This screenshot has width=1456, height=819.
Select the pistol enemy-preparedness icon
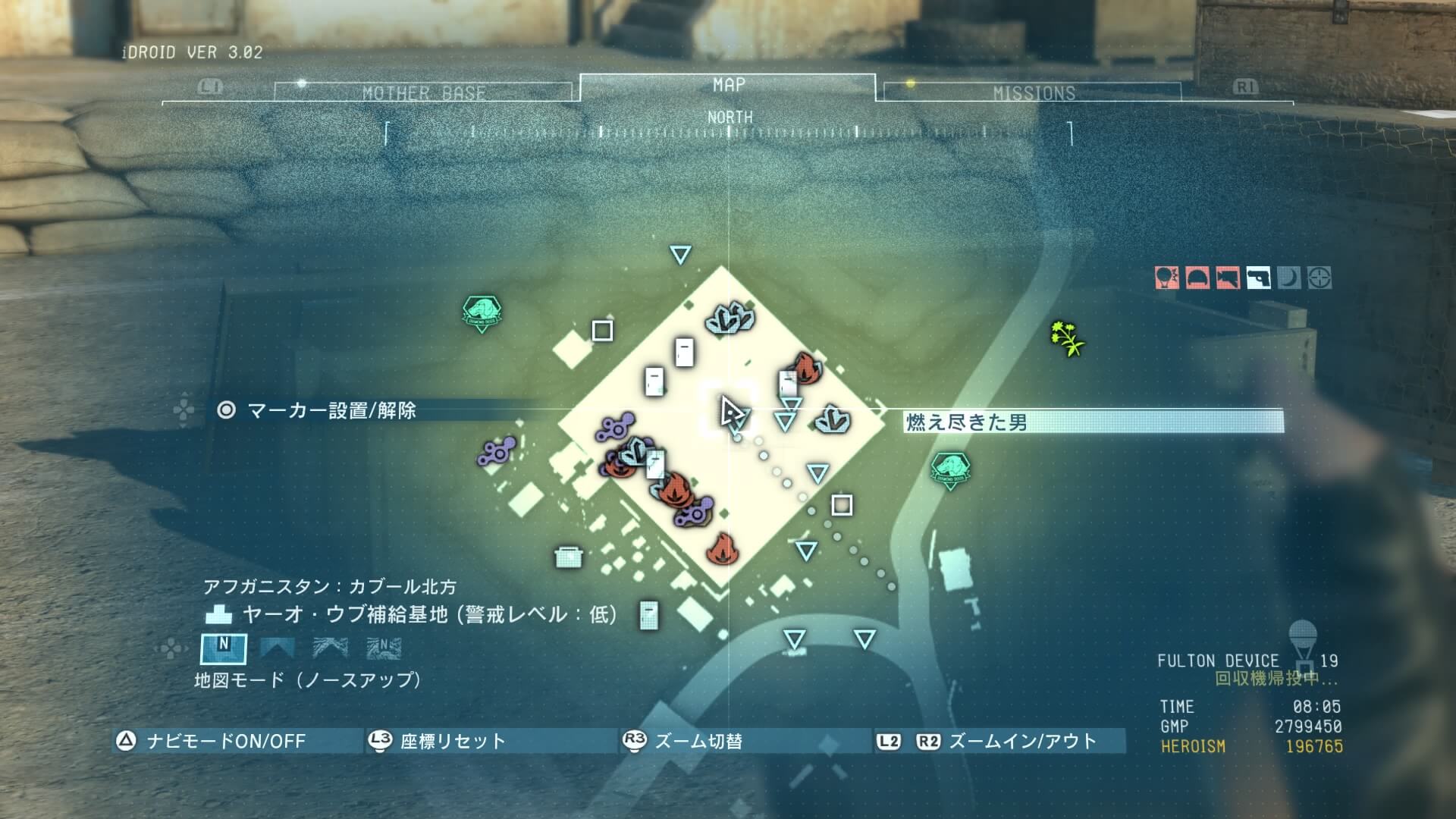pos(1258,278)
